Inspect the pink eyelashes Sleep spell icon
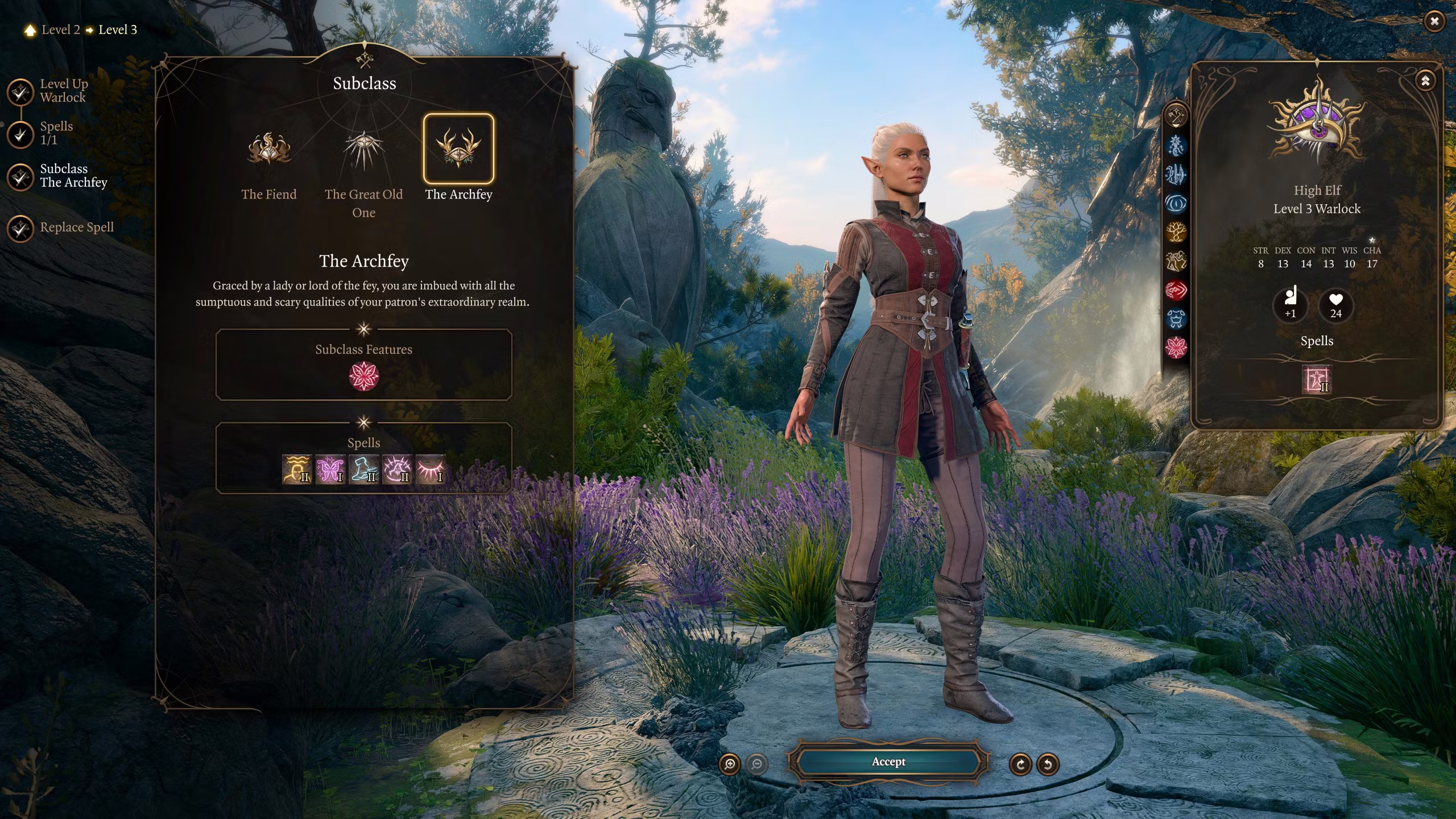 (431, 470)
